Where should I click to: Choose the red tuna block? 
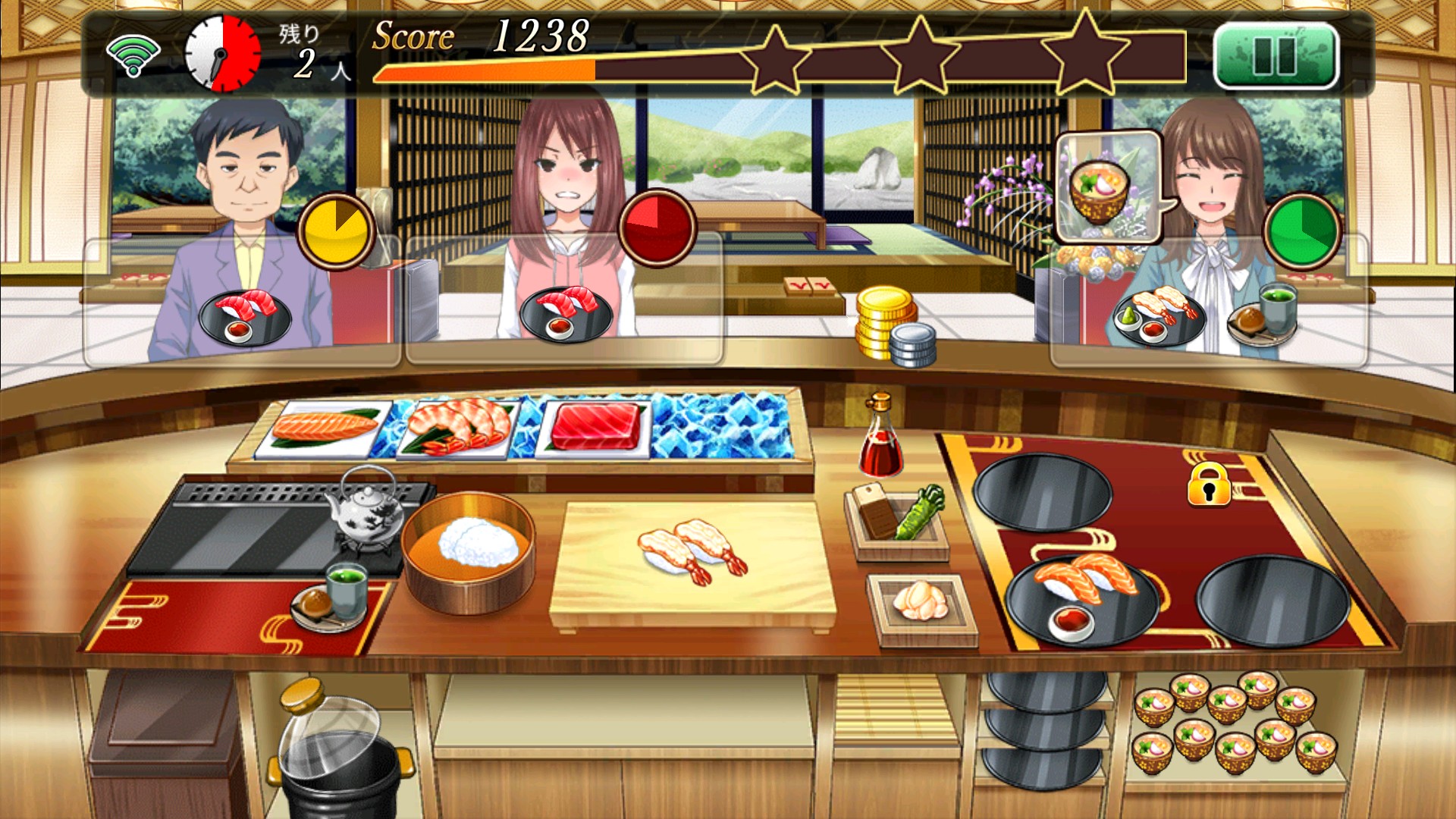[595, 426]
